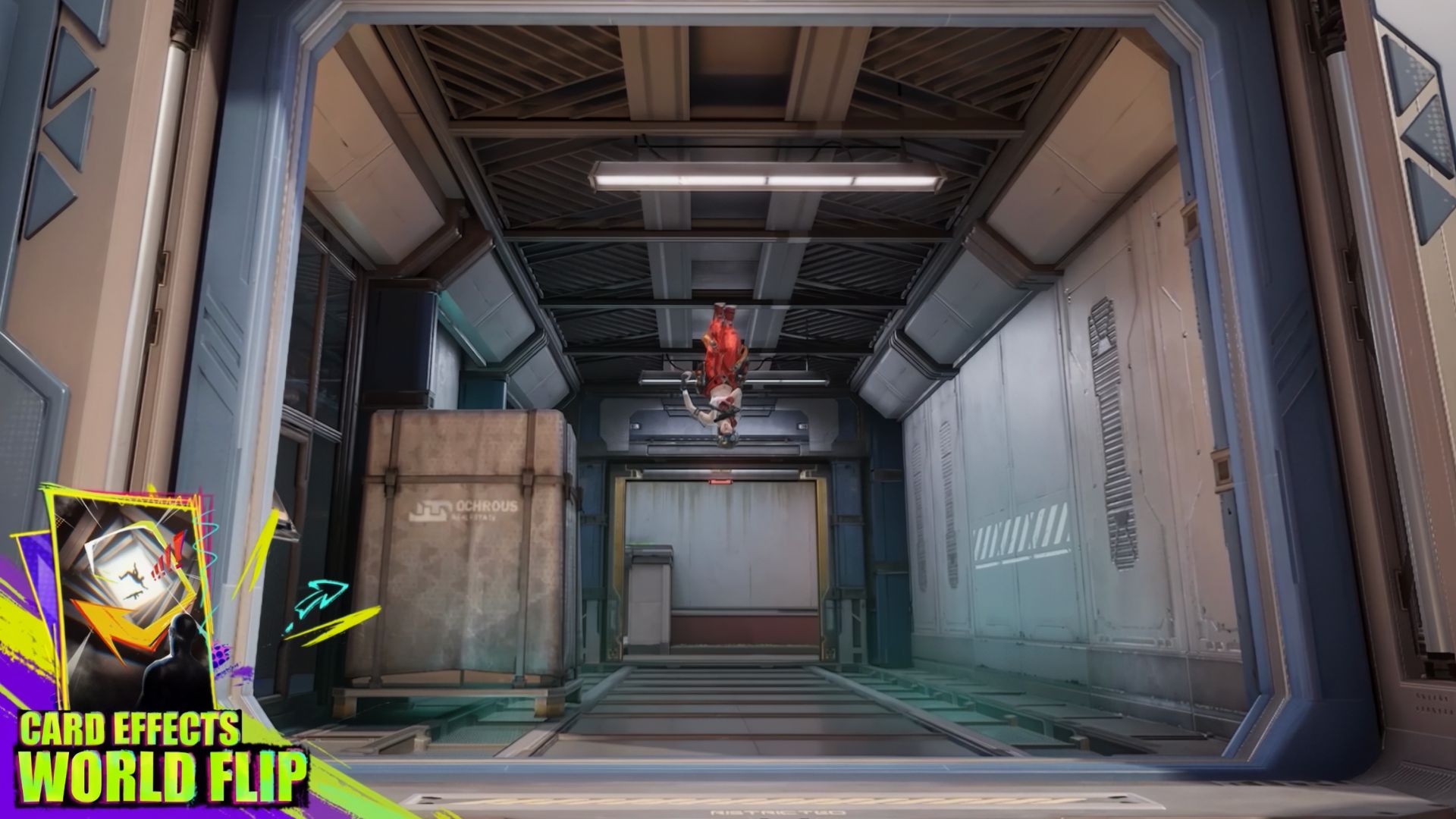1456x819 pixels.
Task: Select the World Flip card
Action: (x=129, y=599)
